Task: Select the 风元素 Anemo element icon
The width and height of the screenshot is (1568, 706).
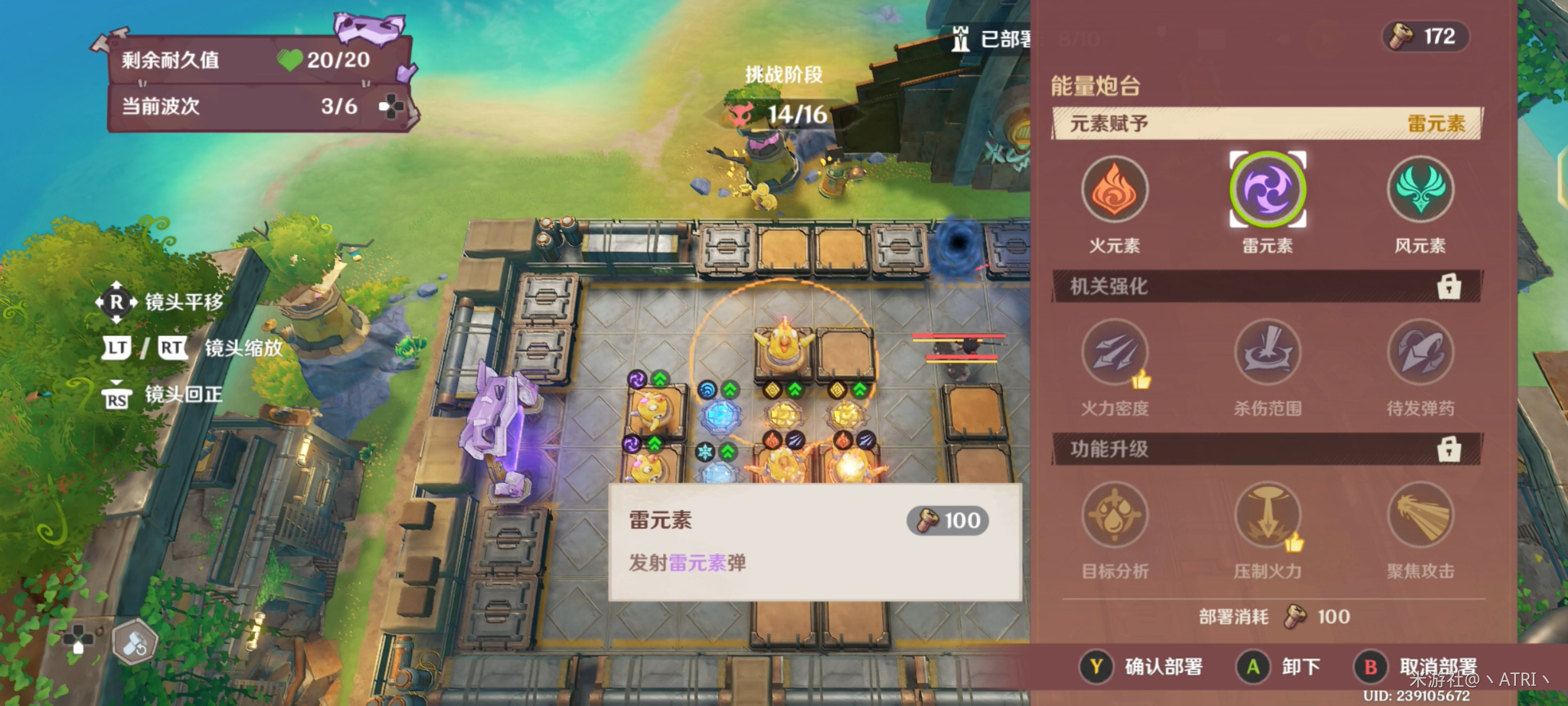Action: click(1419, 191)
